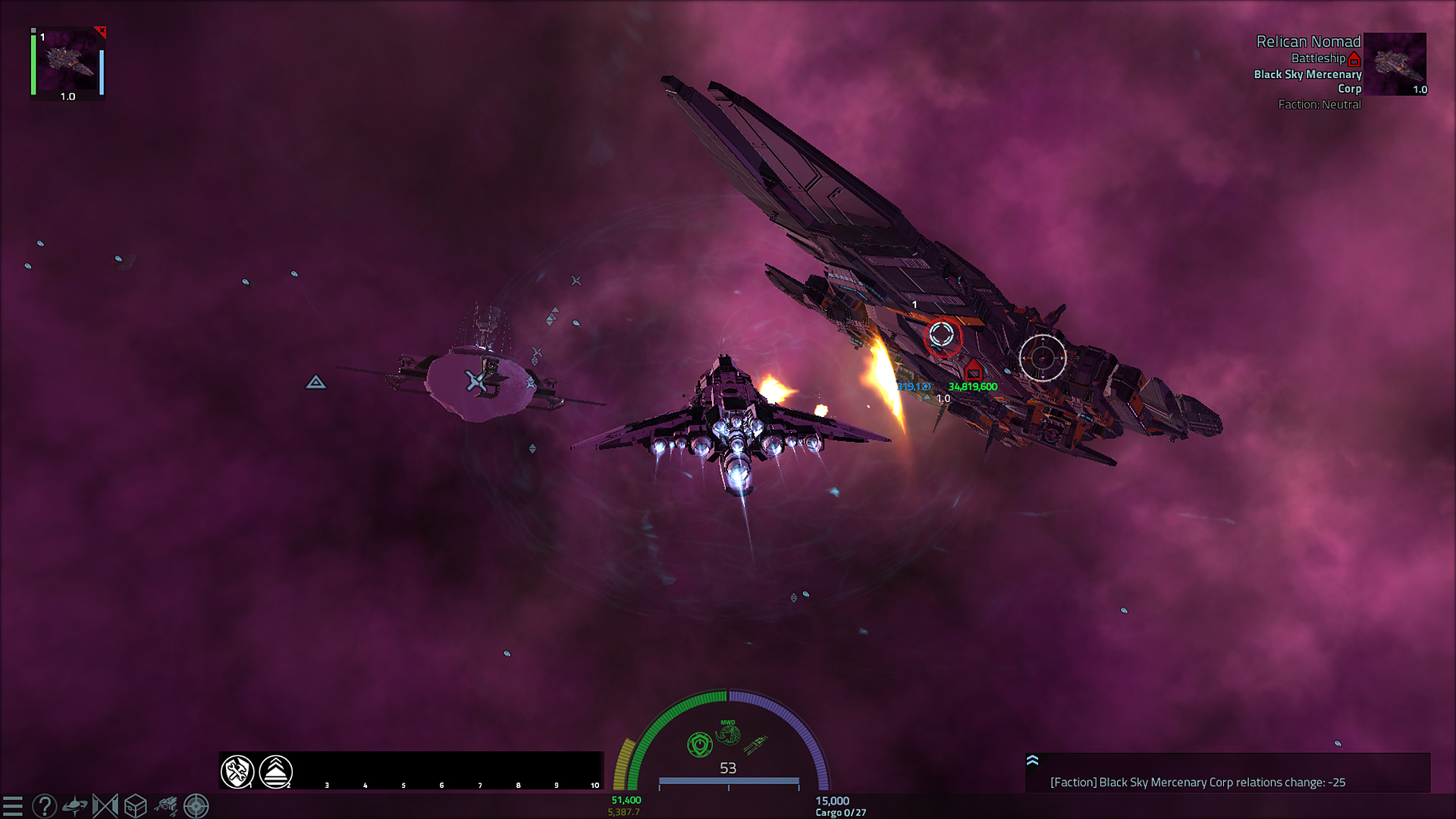Open the hamburger menu in the bottom-left corner
1456x819 pixels.
(11, 806)
